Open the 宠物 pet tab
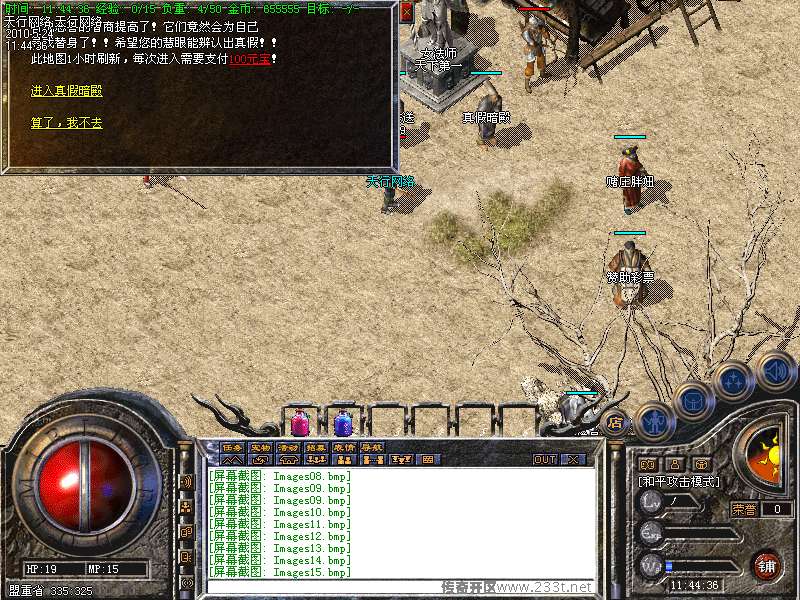 [x=260, y=447]
